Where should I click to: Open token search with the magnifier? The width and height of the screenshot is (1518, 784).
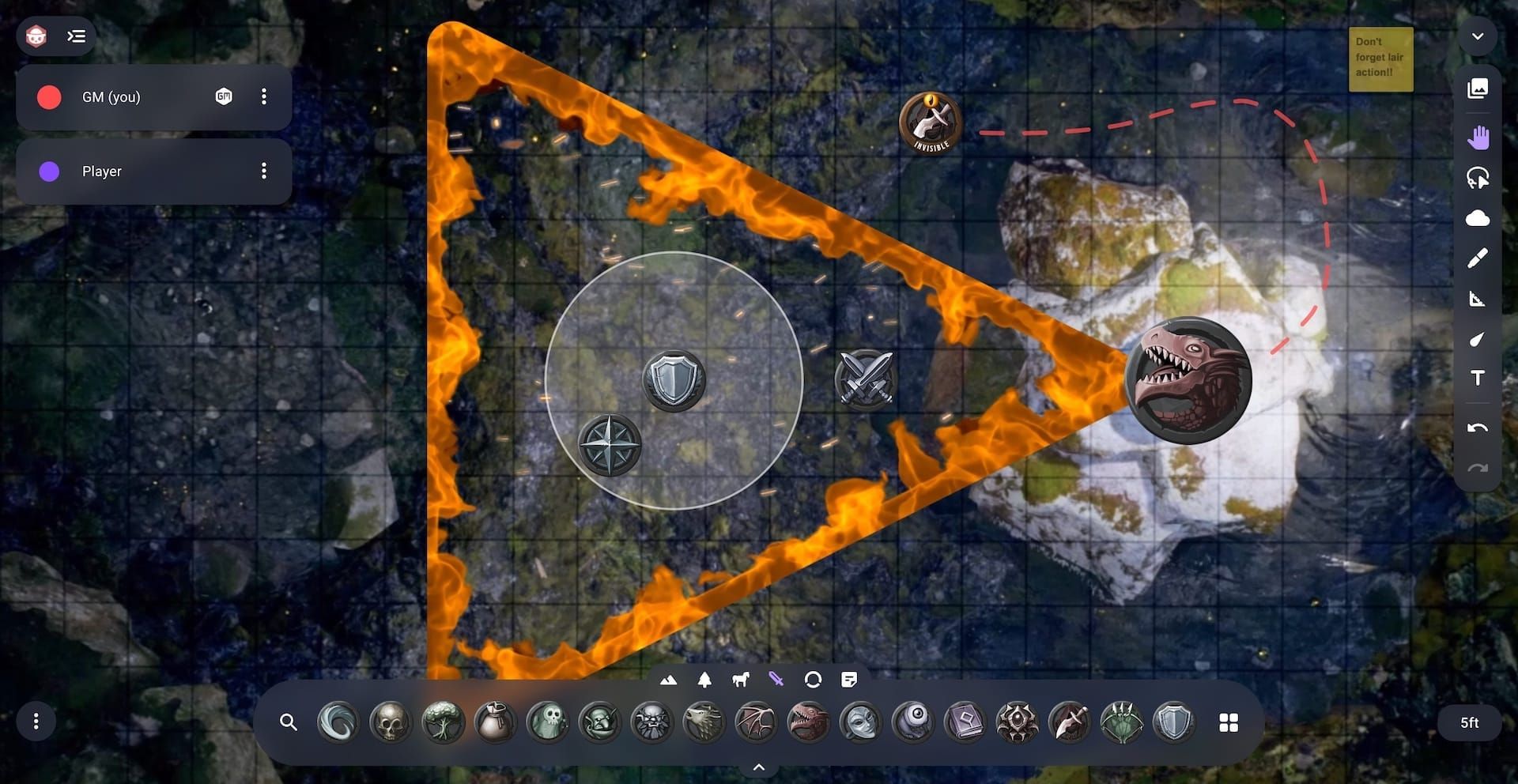click(x=289, y=722)
